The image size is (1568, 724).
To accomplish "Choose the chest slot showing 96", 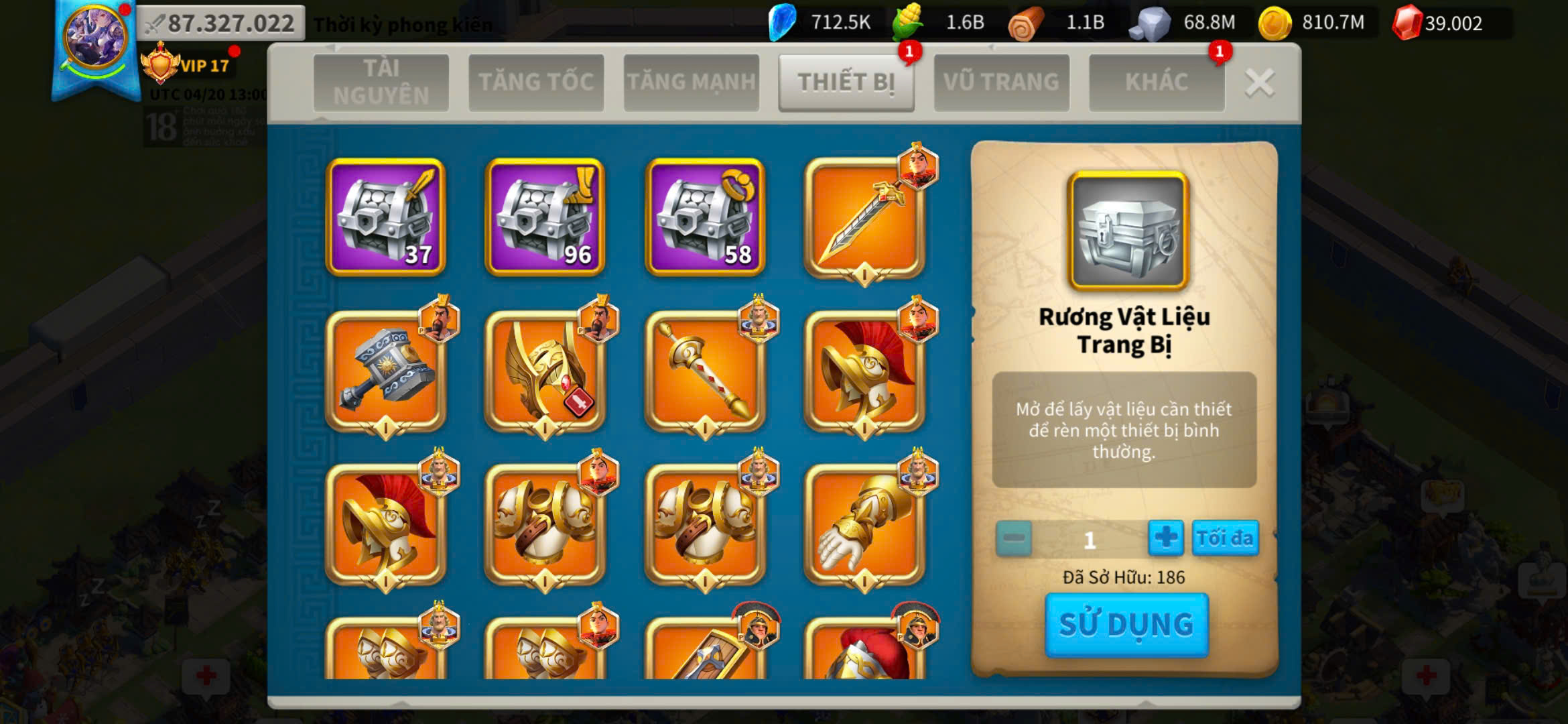I will point(545,217).
